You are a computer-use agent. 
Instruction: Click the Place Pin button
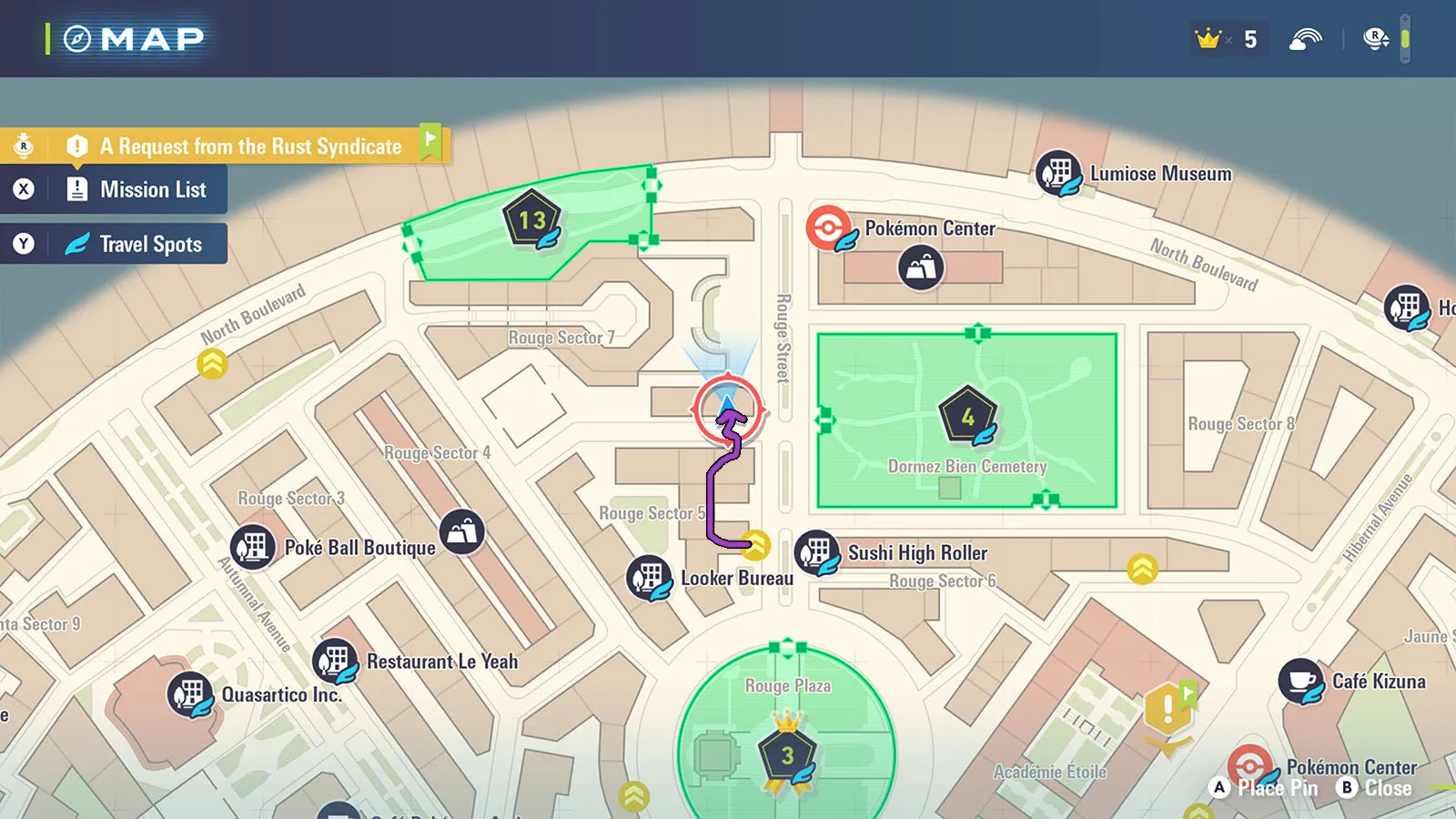[1265, 788]
